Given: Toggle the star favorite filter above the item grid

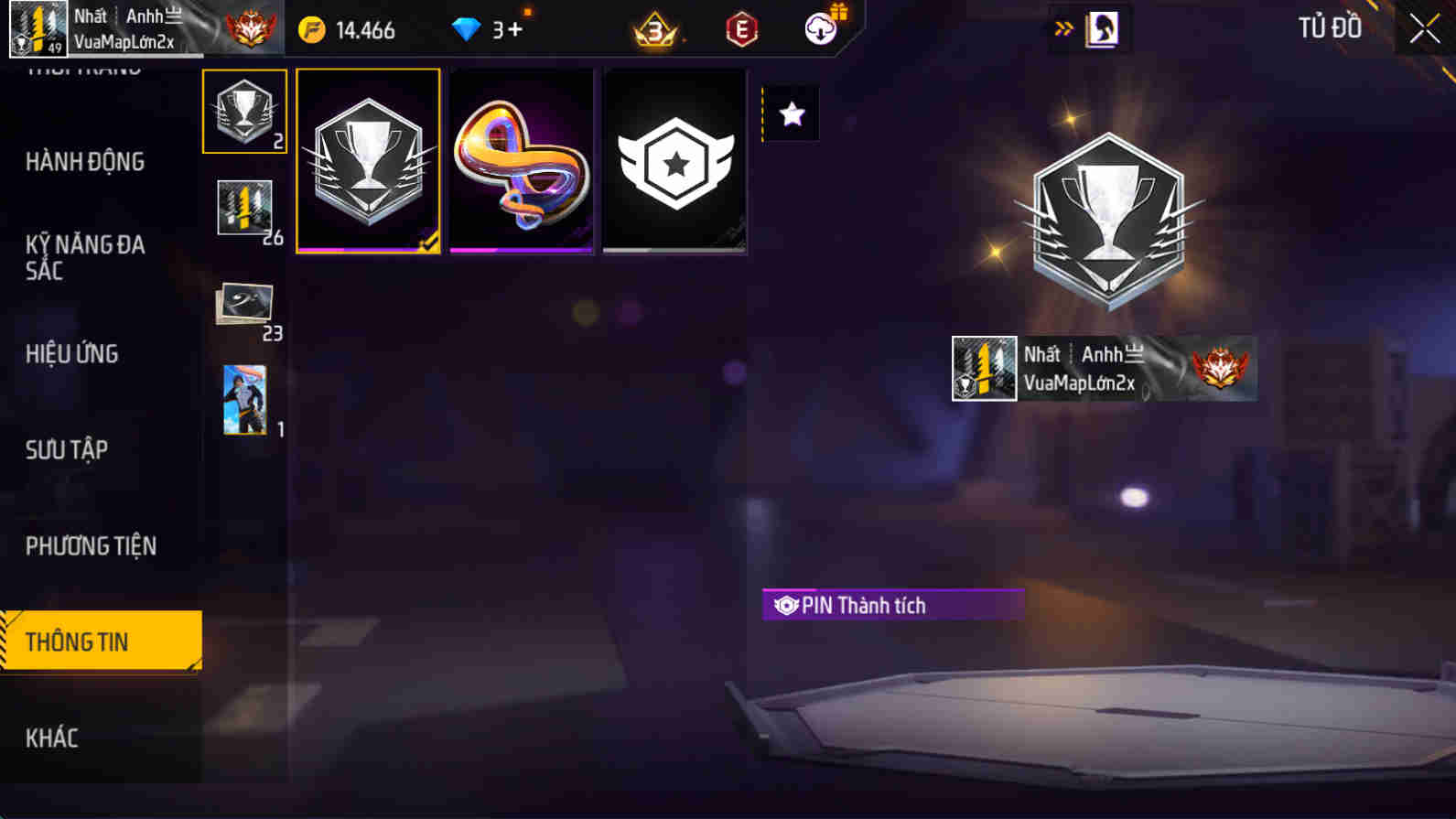Looking at the screenshot, I should pos(791,113).
